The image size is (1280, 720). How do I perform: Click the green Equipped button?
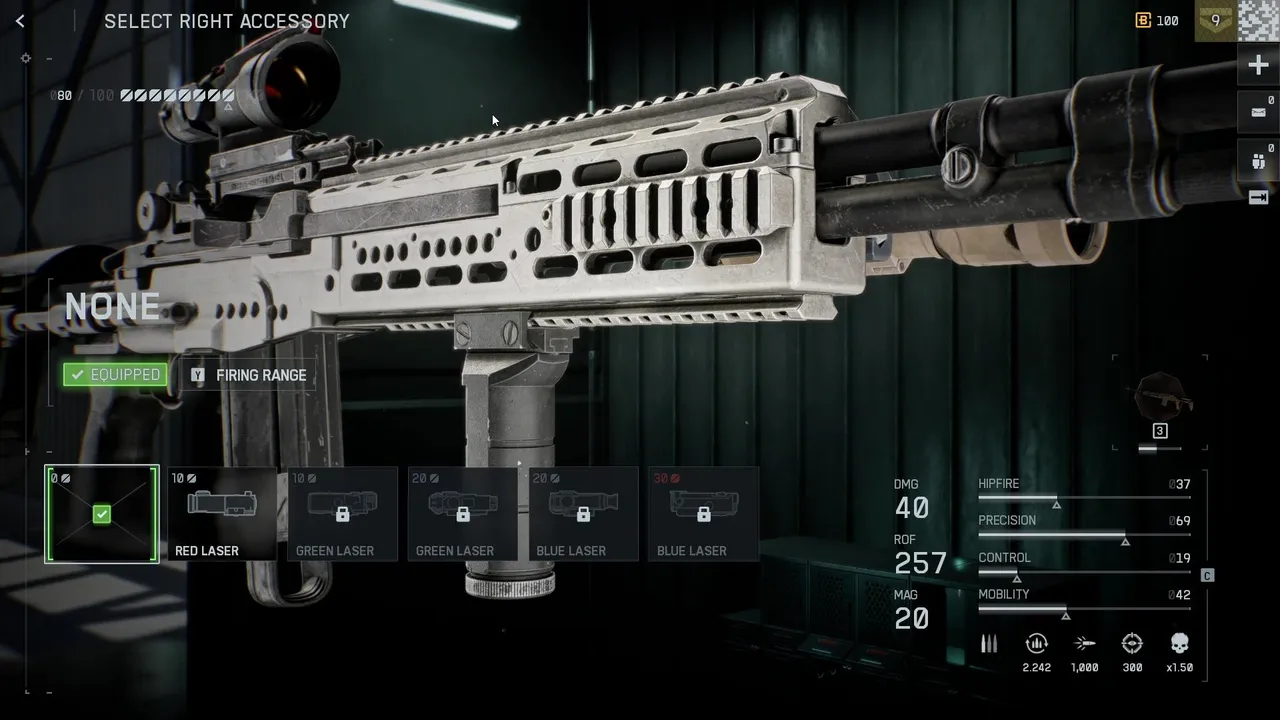(x=115, y=375)
